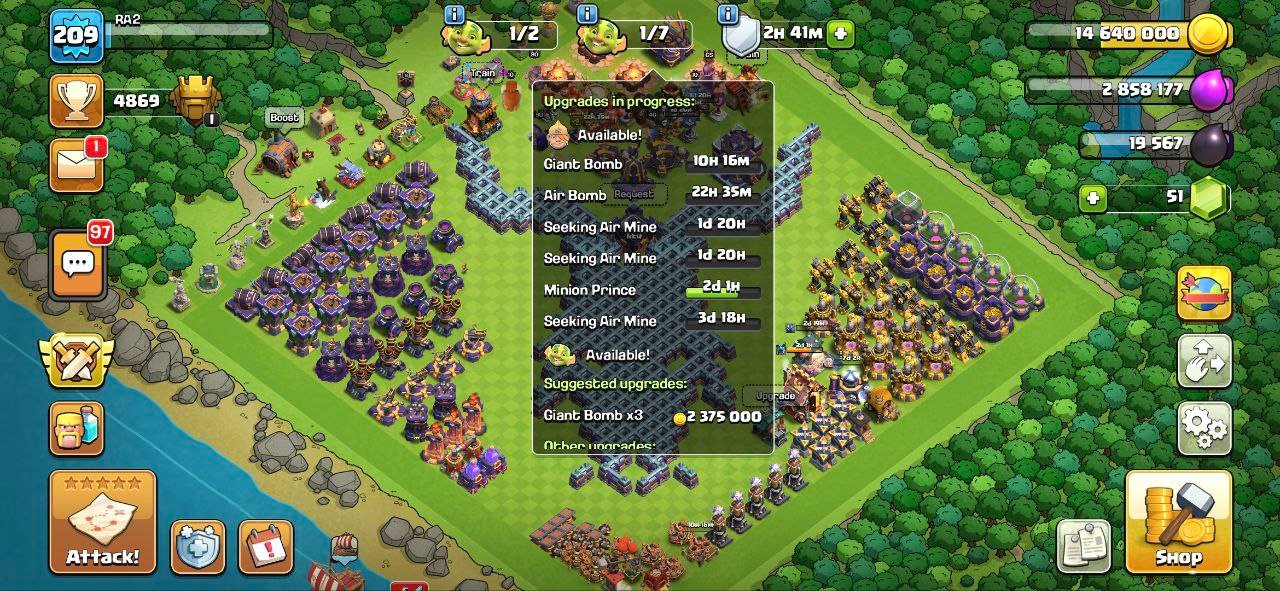Image resolution: width=1280 pixels, height=591 pixels.
Task: Choose the Giant Bomb x3 suggested upgrade
Action: click(652, 416)
